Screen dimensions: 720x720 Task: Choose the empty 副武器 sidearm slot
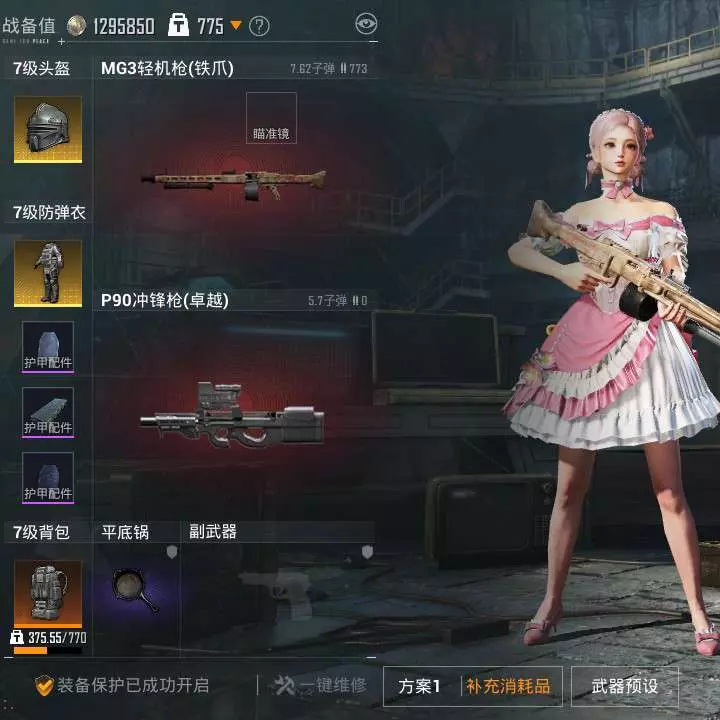click(x=277, y=590)
